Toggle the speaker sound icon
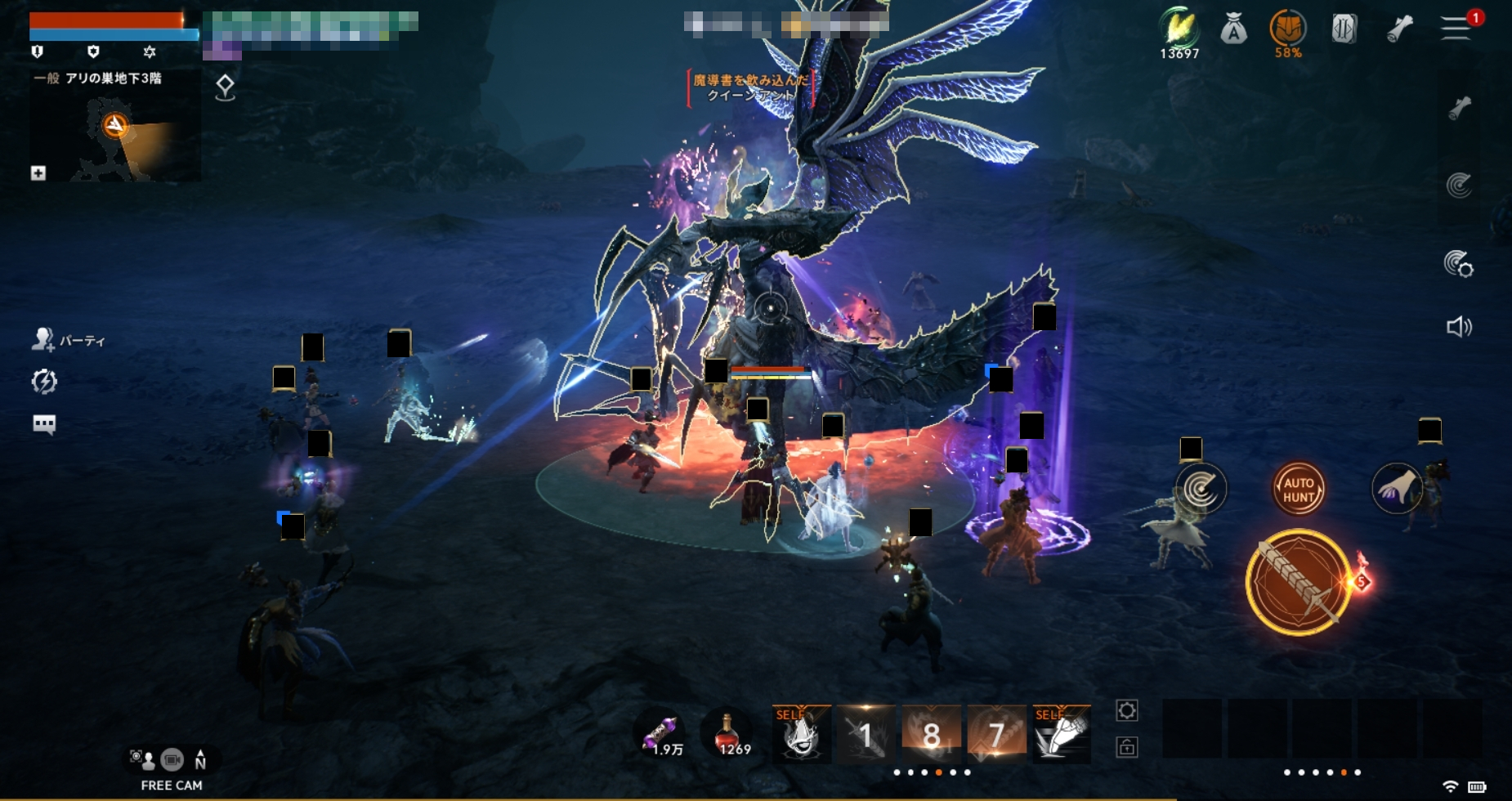Screen dimensions: 1512x801 (x=1459, y=328)
